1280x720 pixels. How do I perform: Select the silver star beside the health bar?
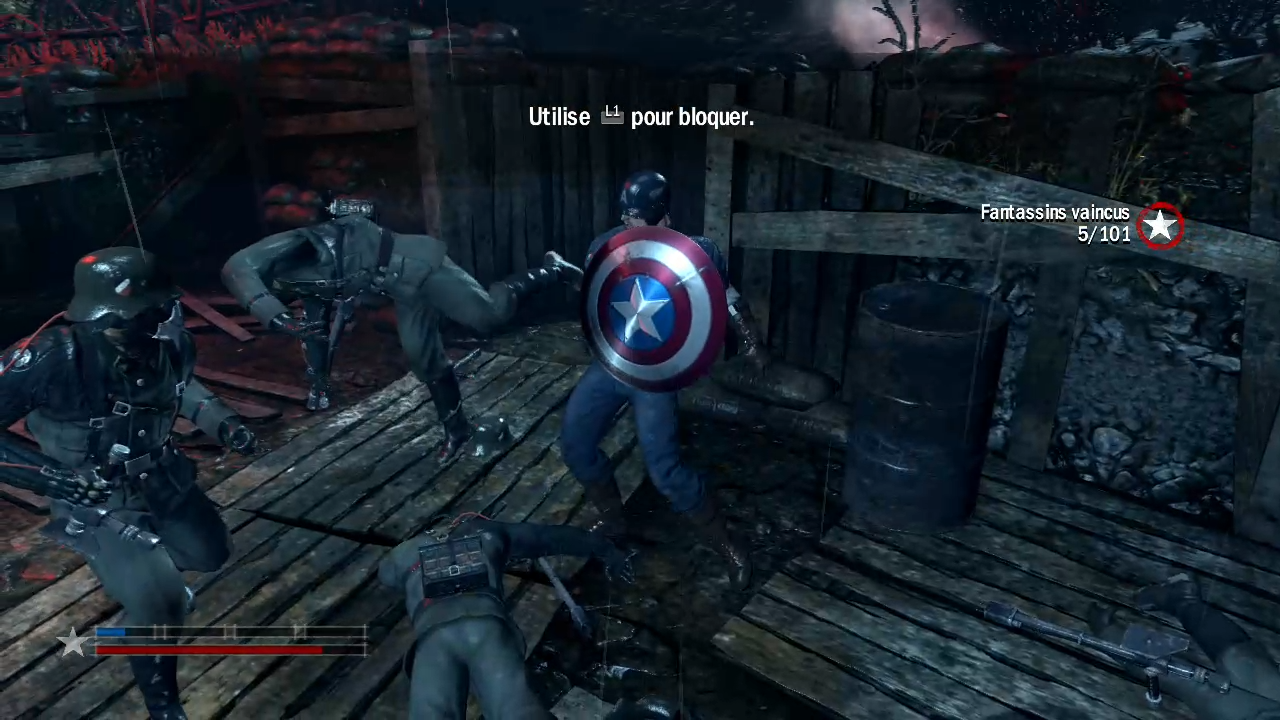[x=73, y=642]
